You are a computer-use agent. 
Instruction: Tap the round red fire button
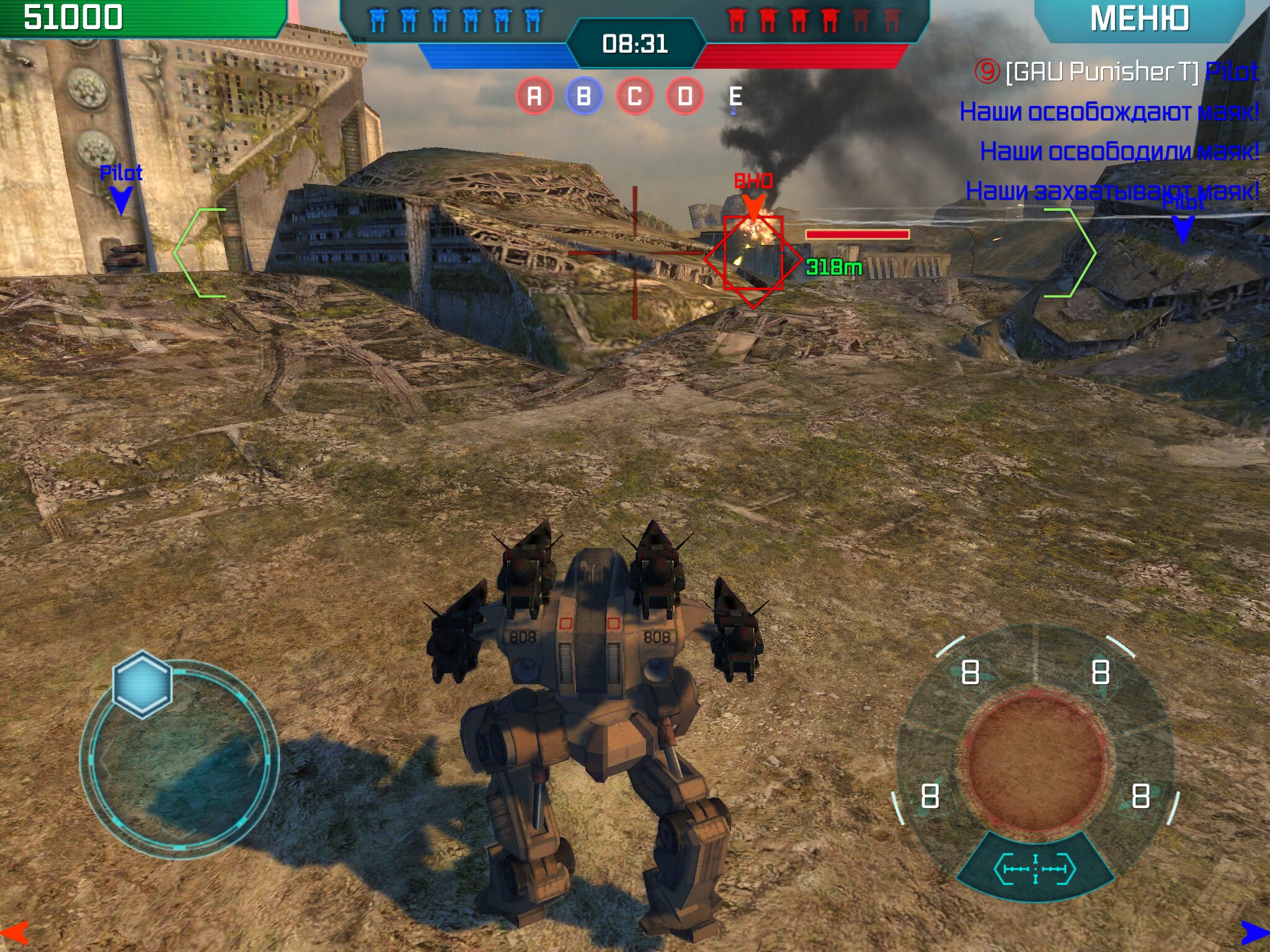pyautogui.click(x=1036, y=762)
